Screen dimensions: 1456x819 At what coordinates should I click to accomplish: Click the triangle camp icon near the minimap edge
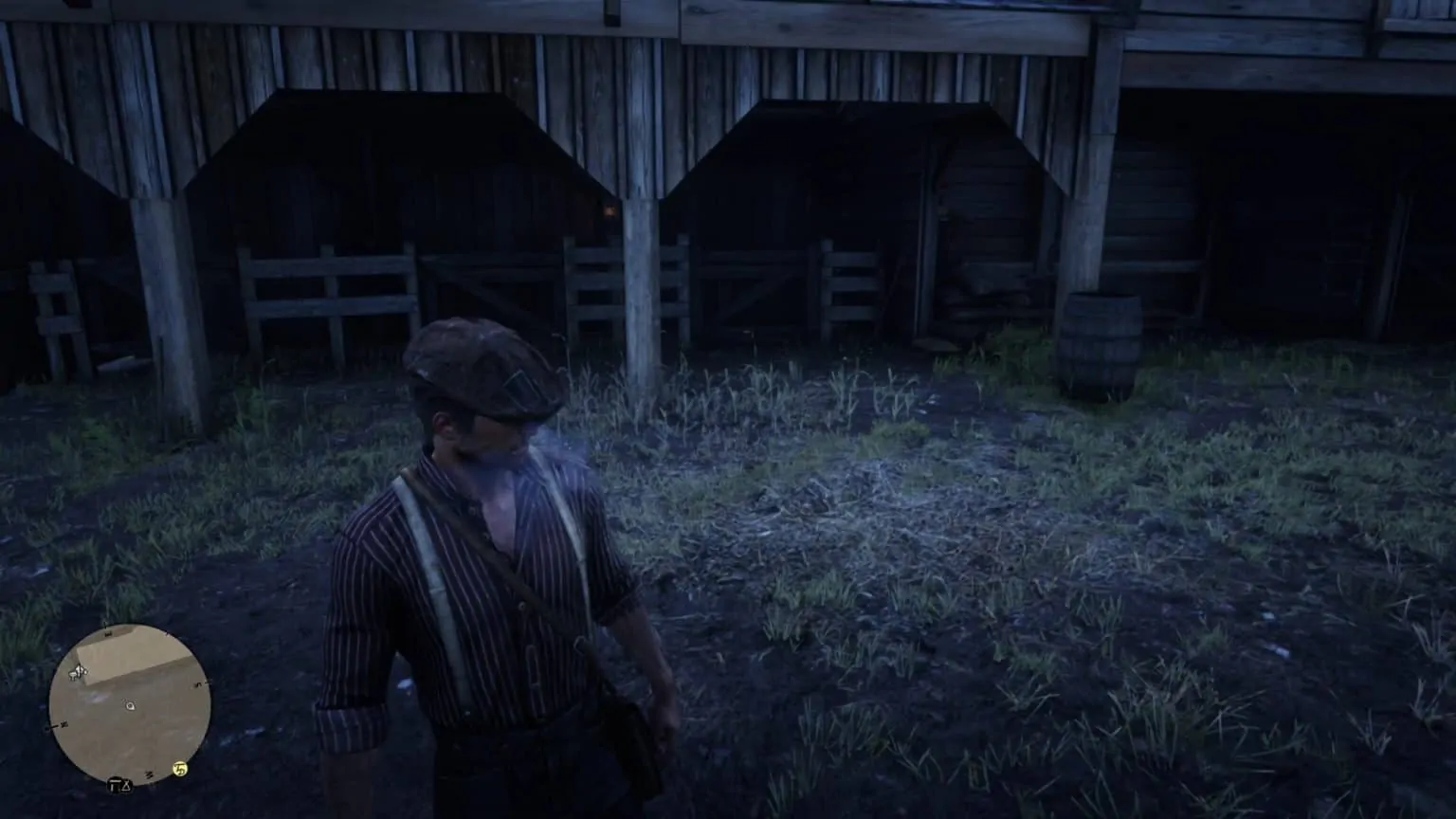pyautogui.click(x=125, y=786)
